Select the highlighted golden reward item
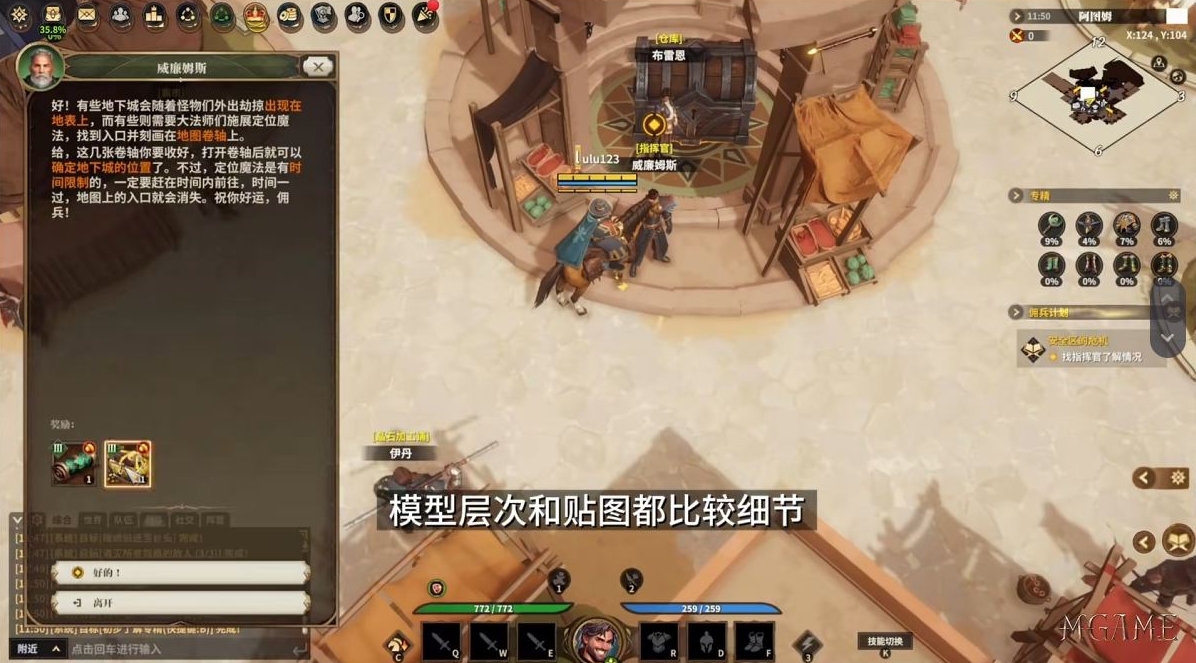 (128, 463)
